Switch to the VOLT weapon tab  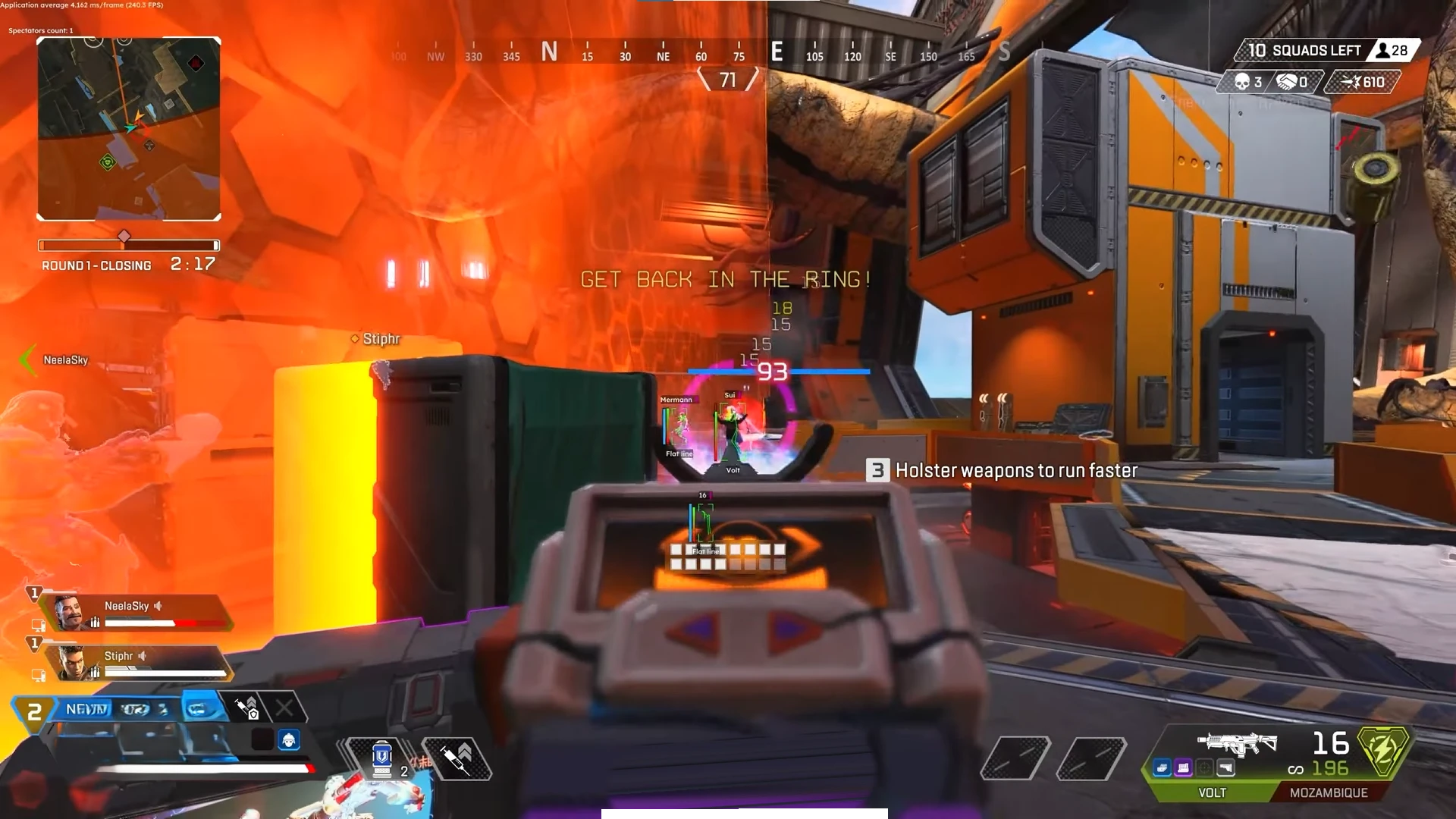pyautogui.click(x=1211, y=792)
